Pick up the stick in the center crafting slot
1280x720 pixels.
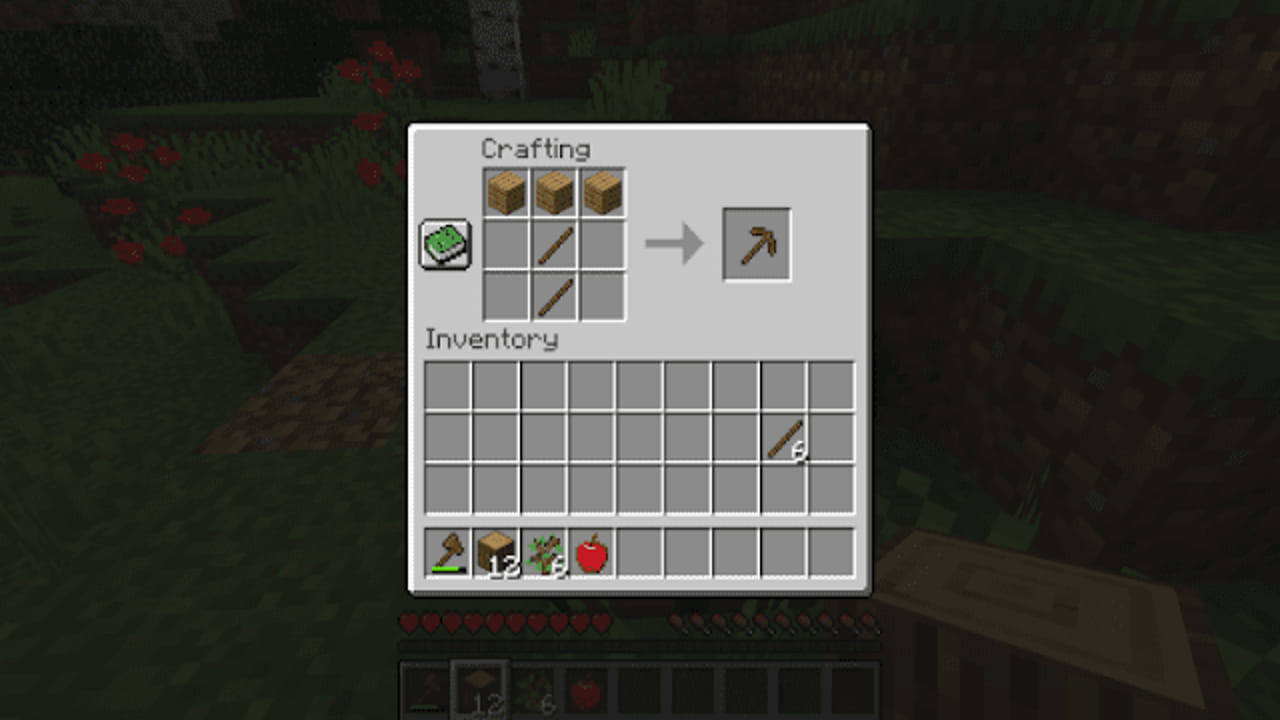(555, 243)
